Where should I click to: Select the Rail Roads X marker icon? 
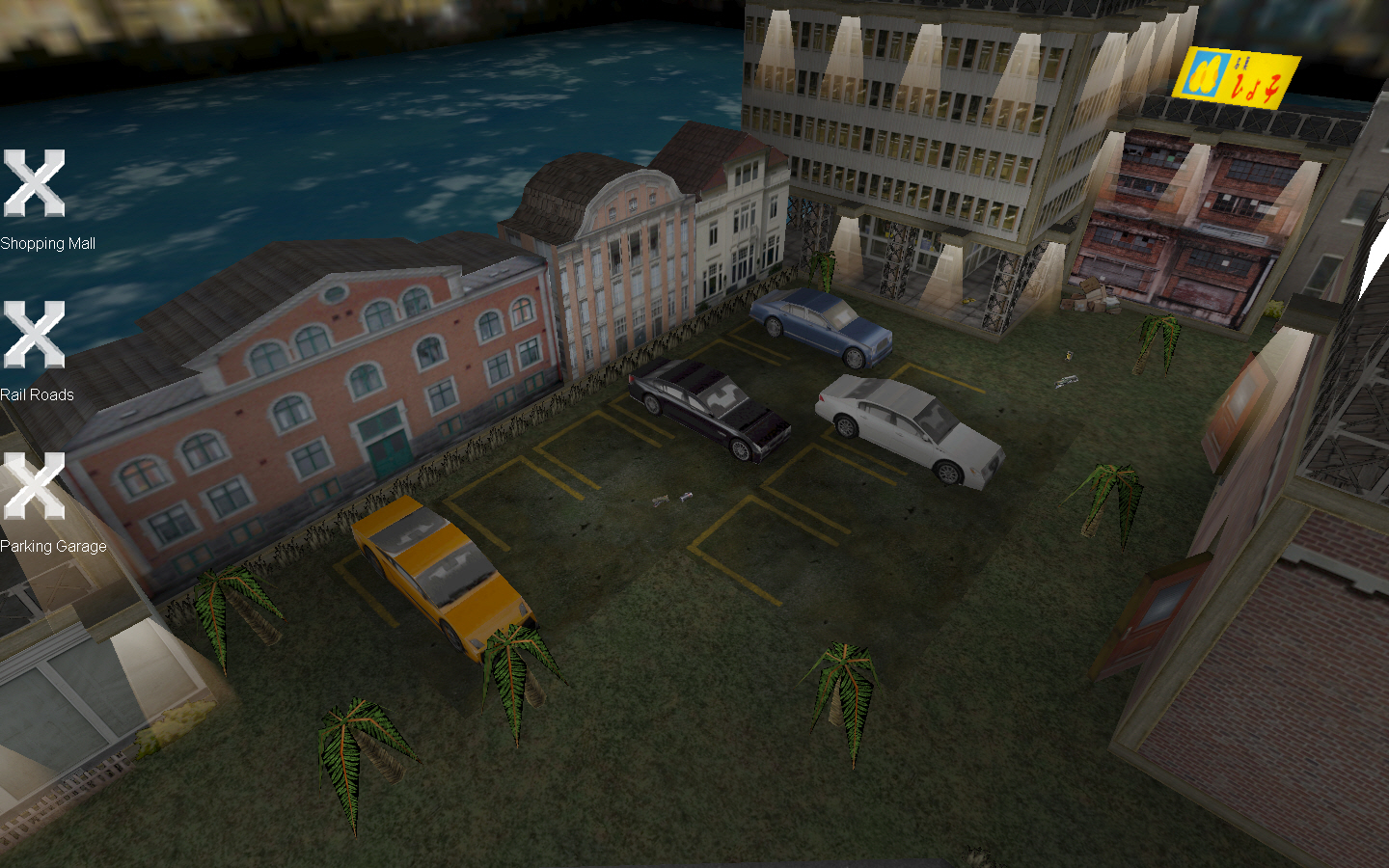click(x=35, y=334)
